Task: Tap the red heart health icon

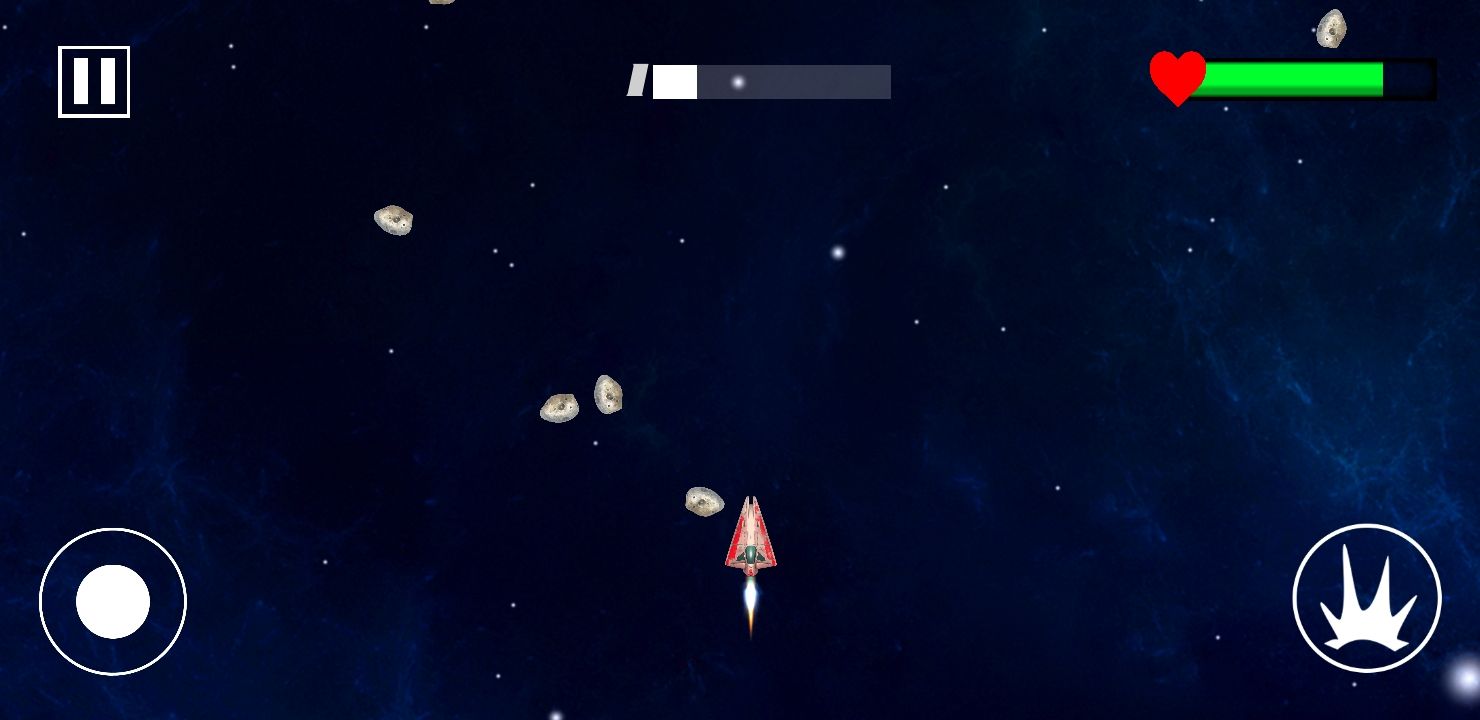Action: [x=1176, y=74]
